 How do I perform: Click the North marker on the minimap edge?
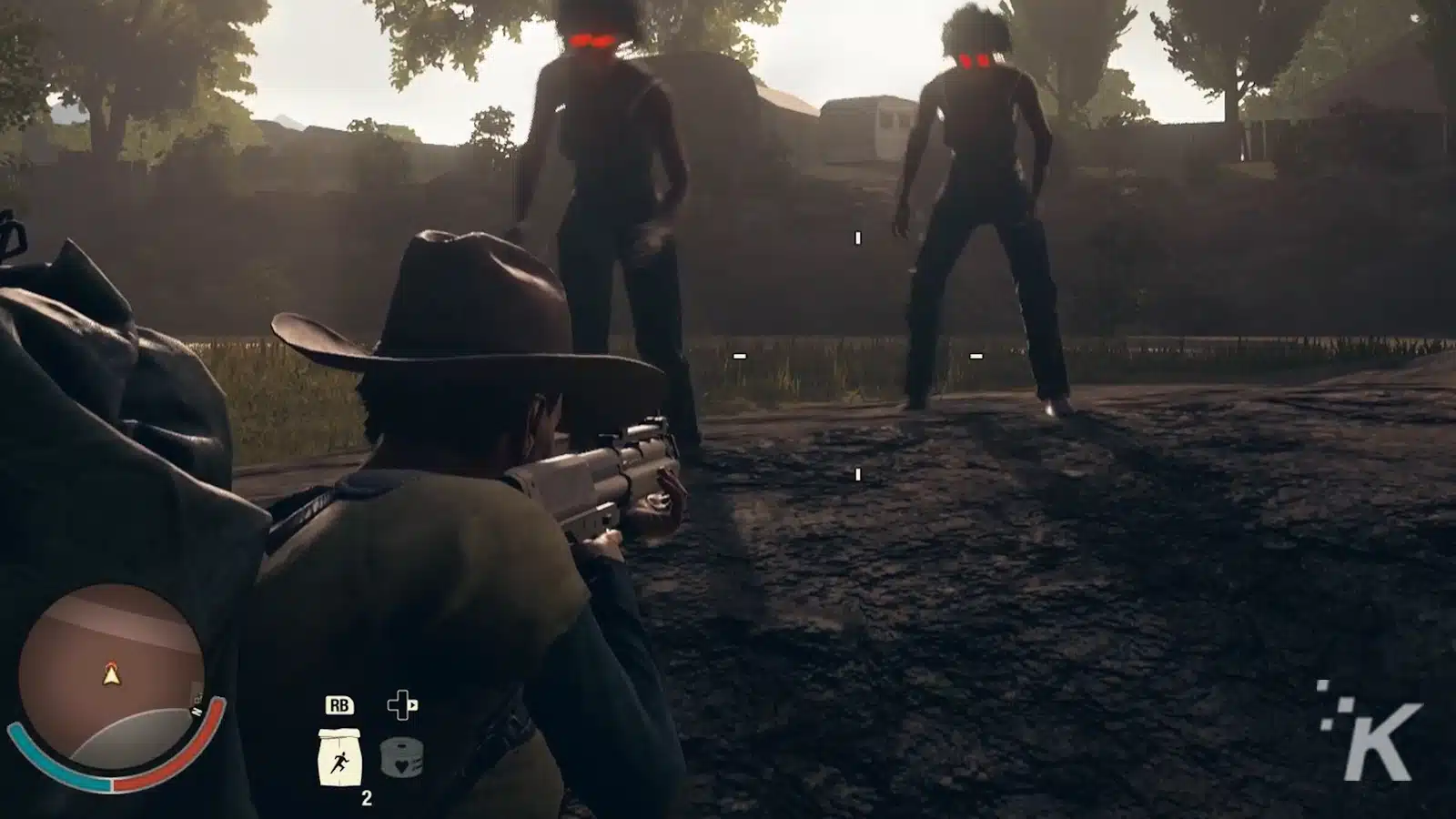(196, 710)
